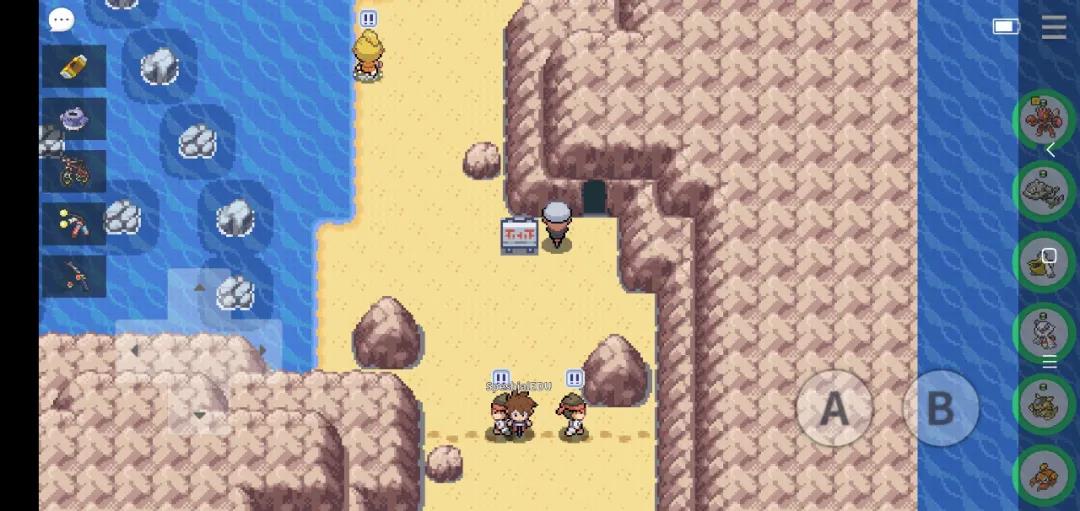Tap the d-pad left arrow
The height and width of the screenshot is (511, 1080).
click(134, 351)
